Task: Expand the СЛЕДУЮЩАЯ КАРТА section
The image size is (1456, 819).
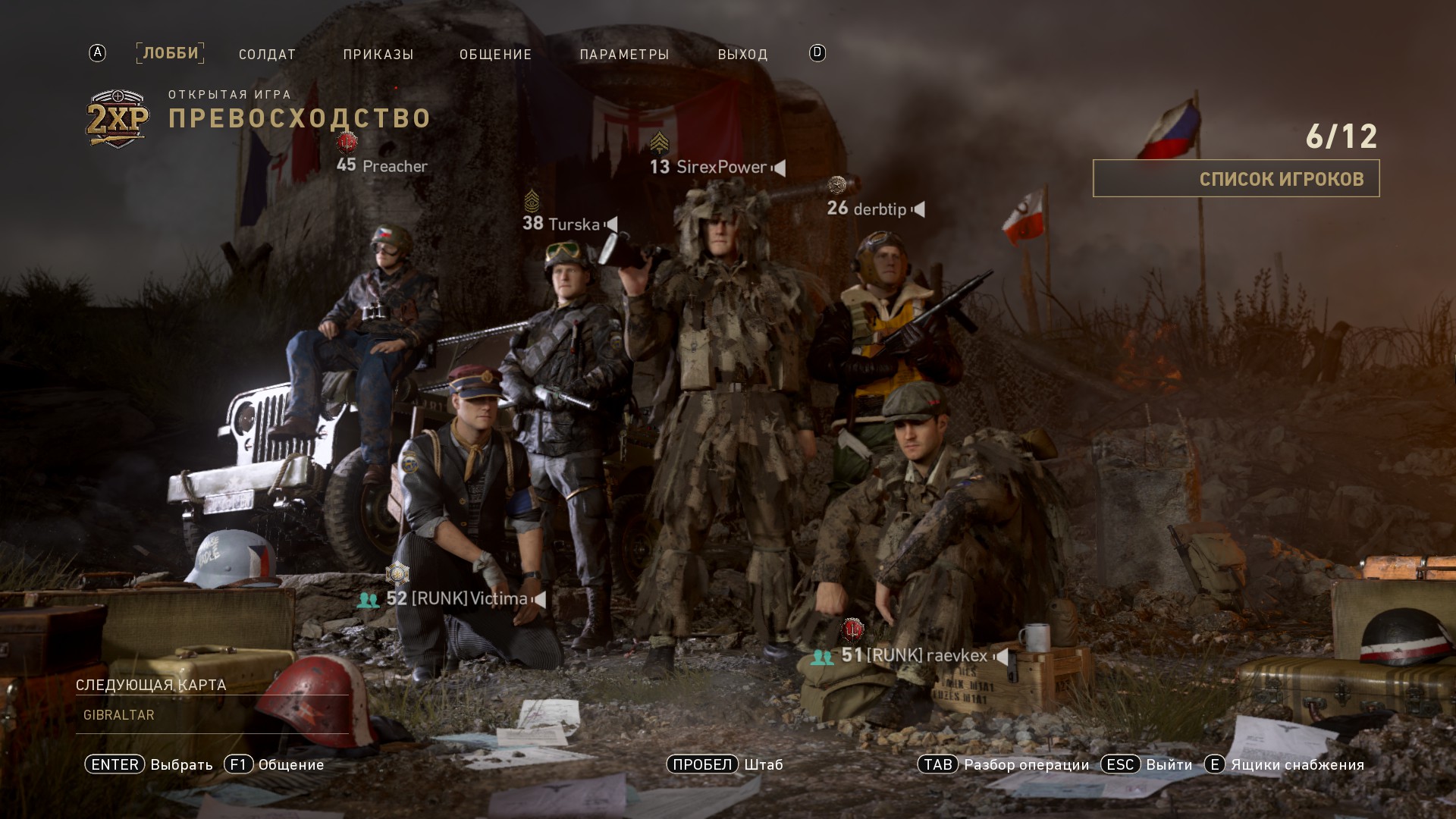Action: coord(150,684)
